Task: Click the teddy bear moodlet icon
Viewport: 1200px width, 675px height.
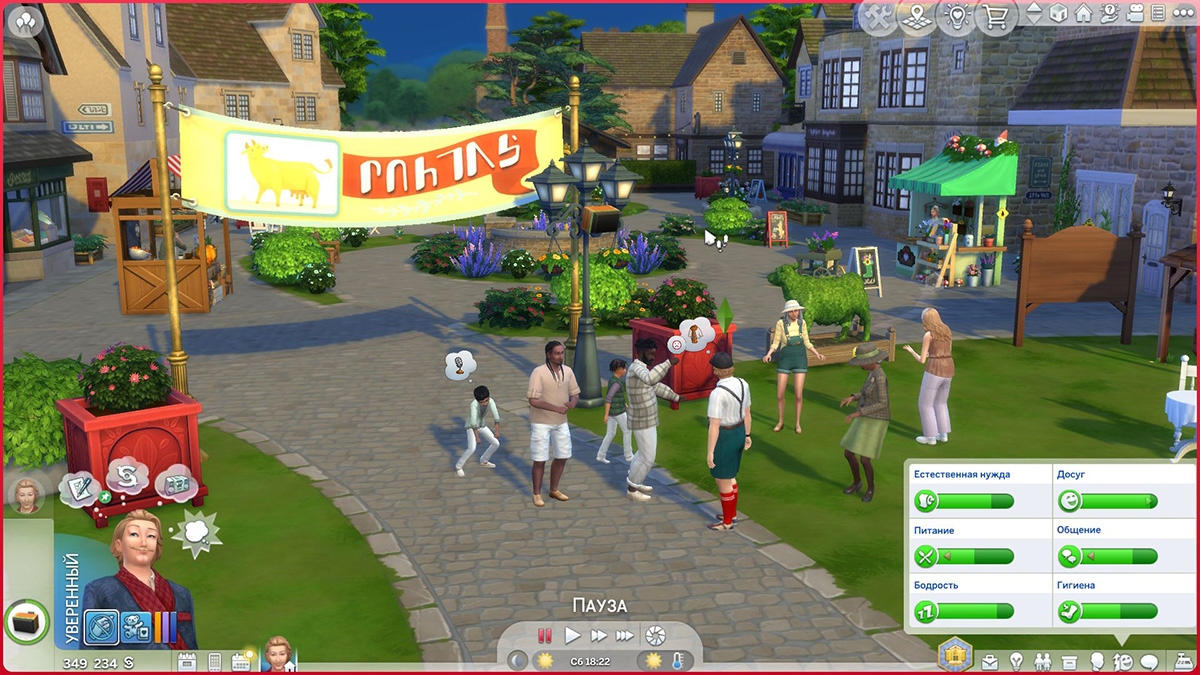Action: click(136, 627)
